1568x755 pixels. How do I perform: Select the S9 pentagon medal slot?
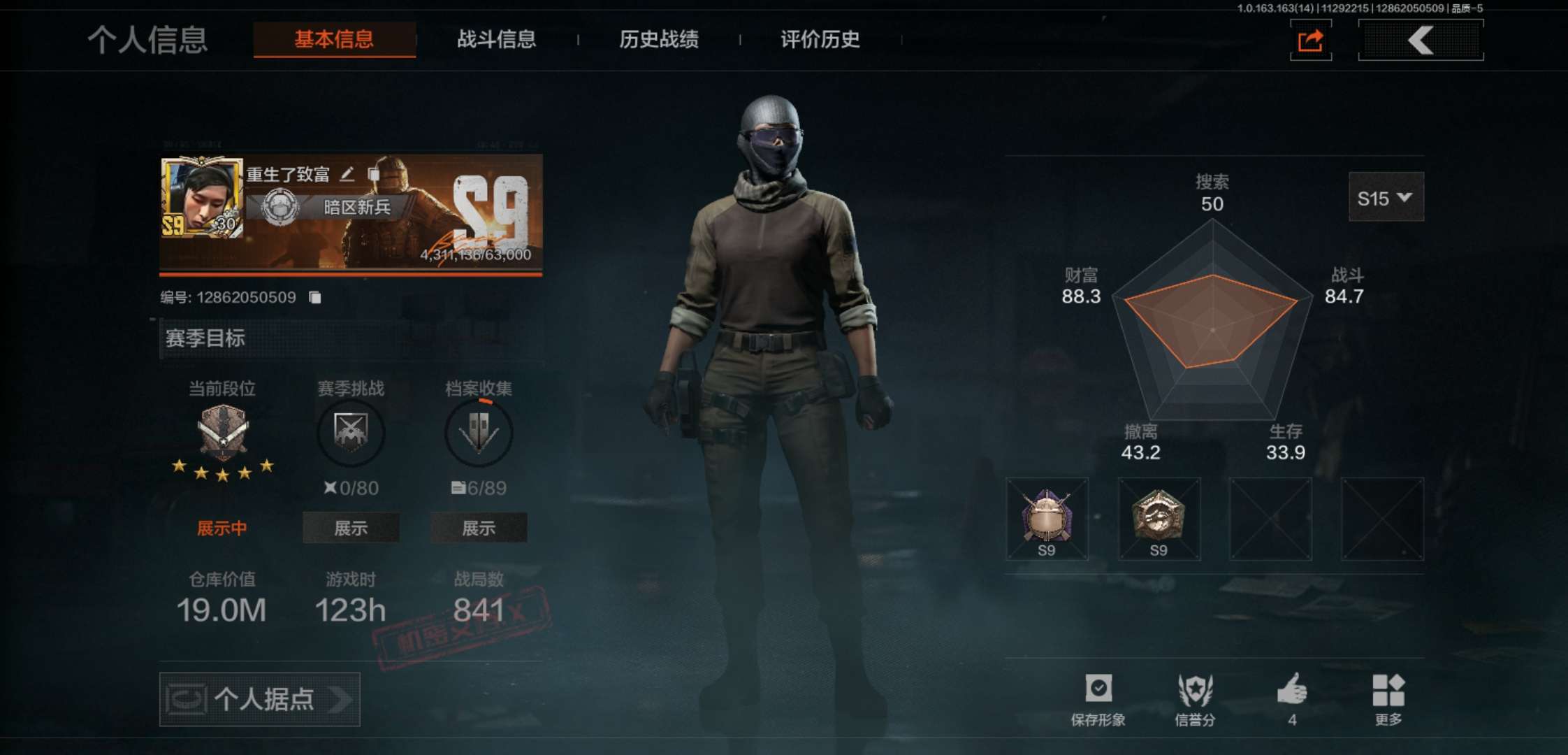pos(1159,519)
